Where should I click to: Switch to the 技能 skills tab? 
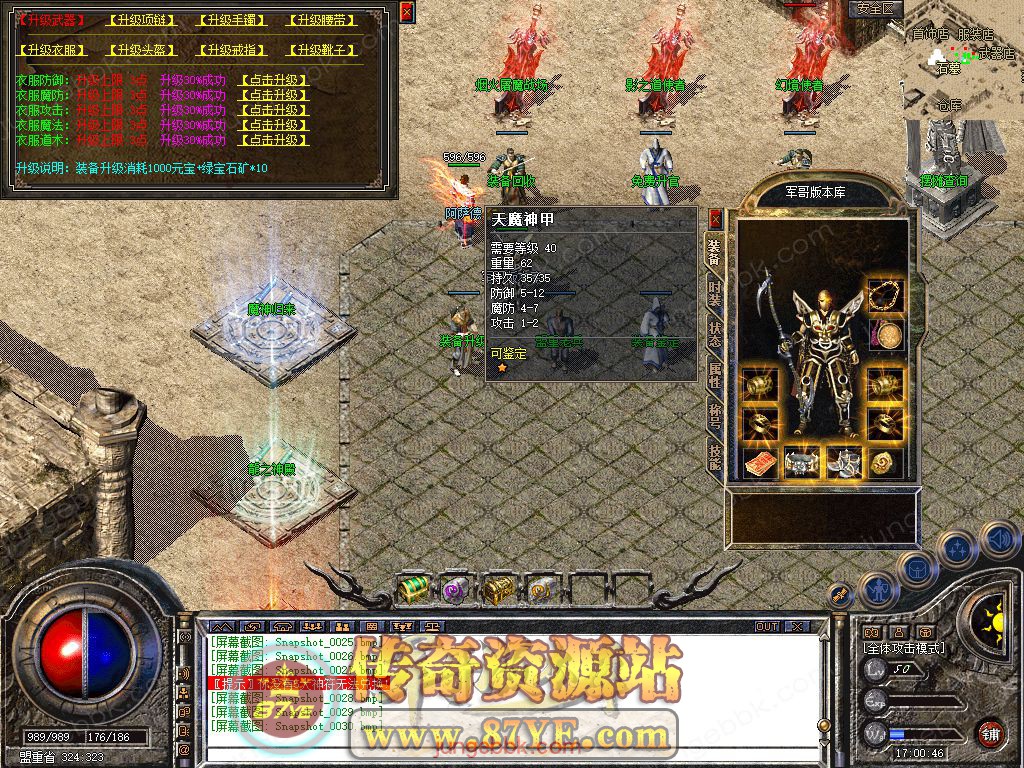[x=714, y=457]
